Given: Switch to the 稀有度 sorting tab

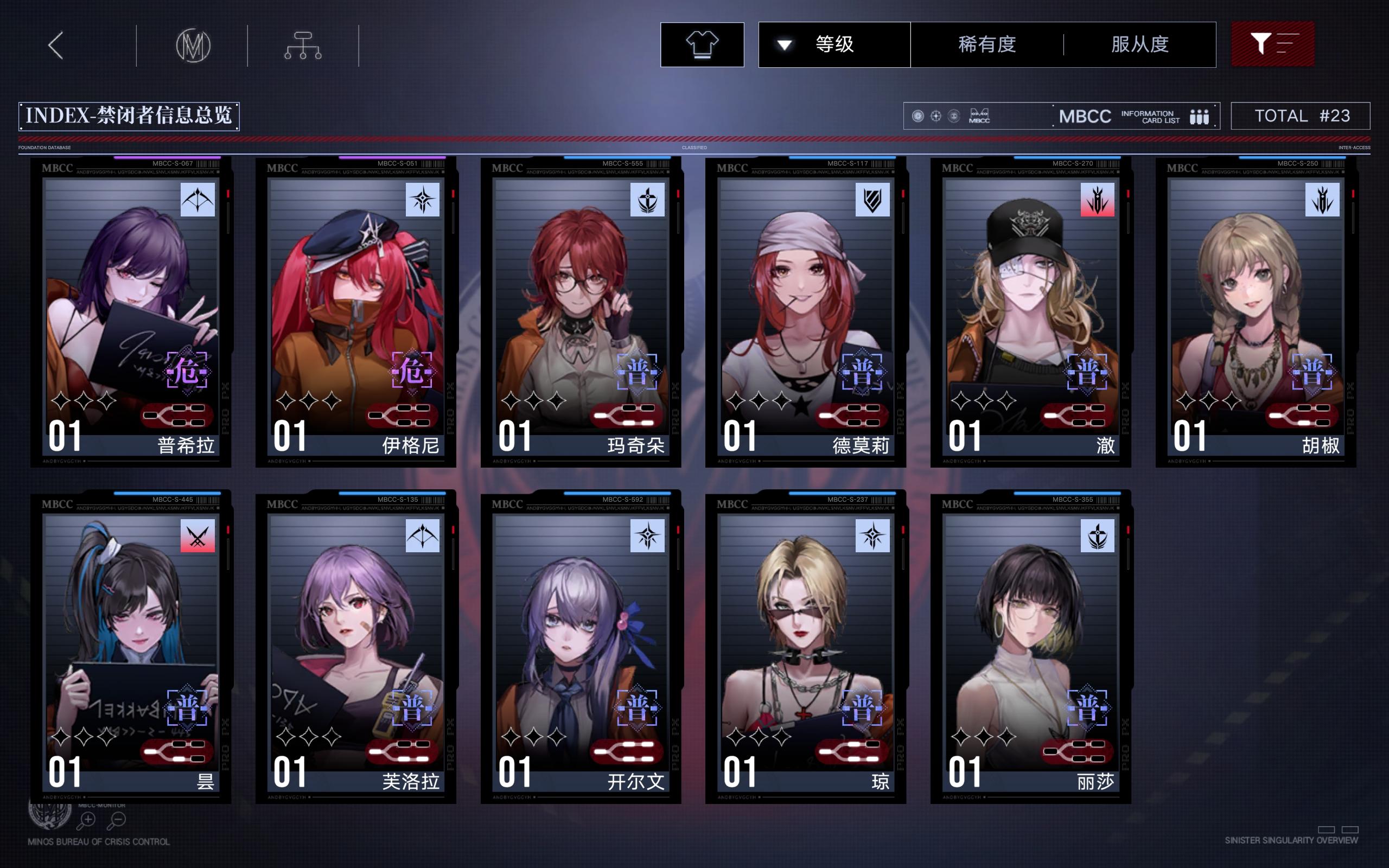Looking at the screenshot, I should click(x=986, y=45).
